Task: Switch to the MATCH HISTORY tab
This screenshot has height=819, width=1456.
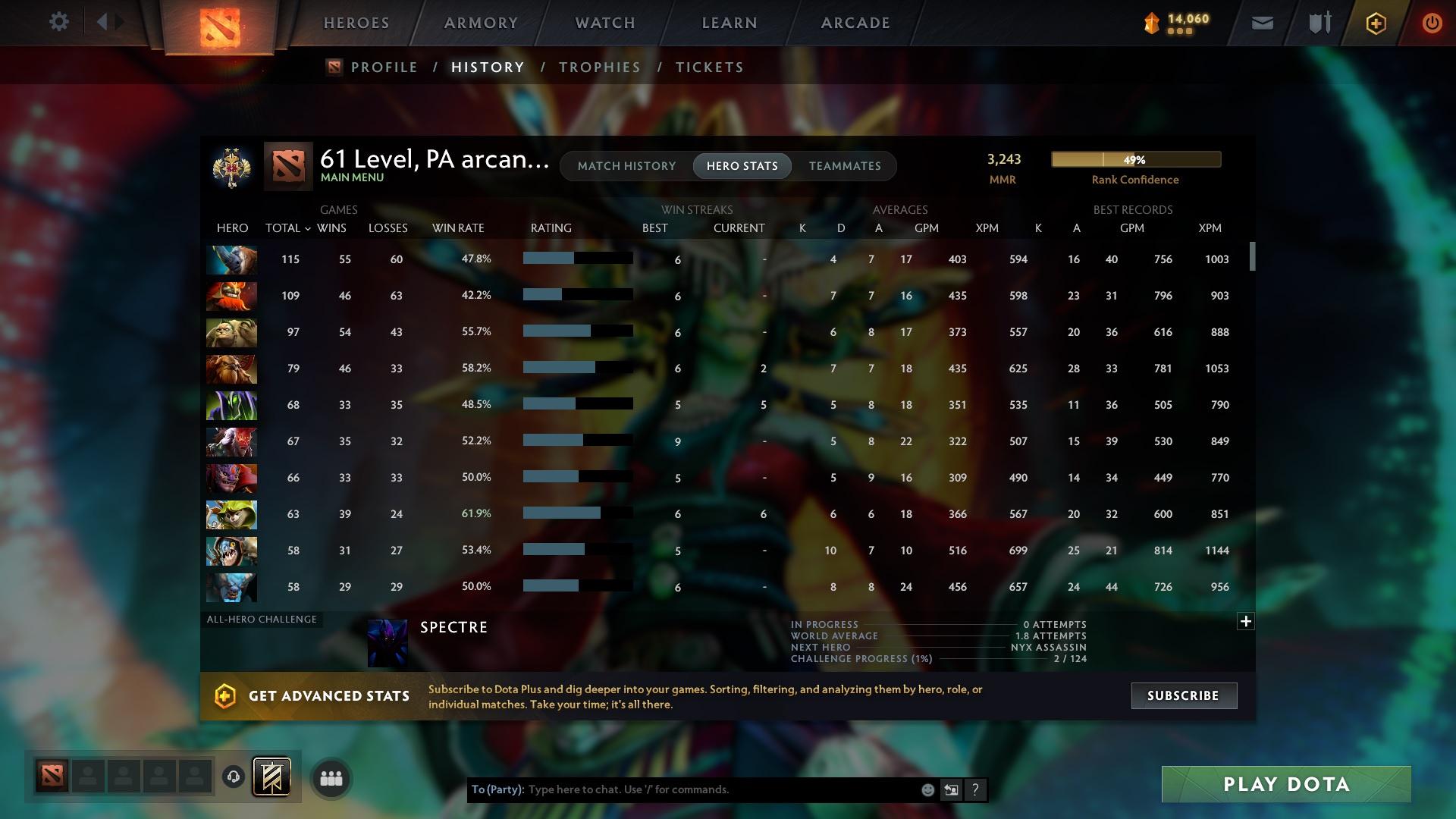Action: point(626,165)
